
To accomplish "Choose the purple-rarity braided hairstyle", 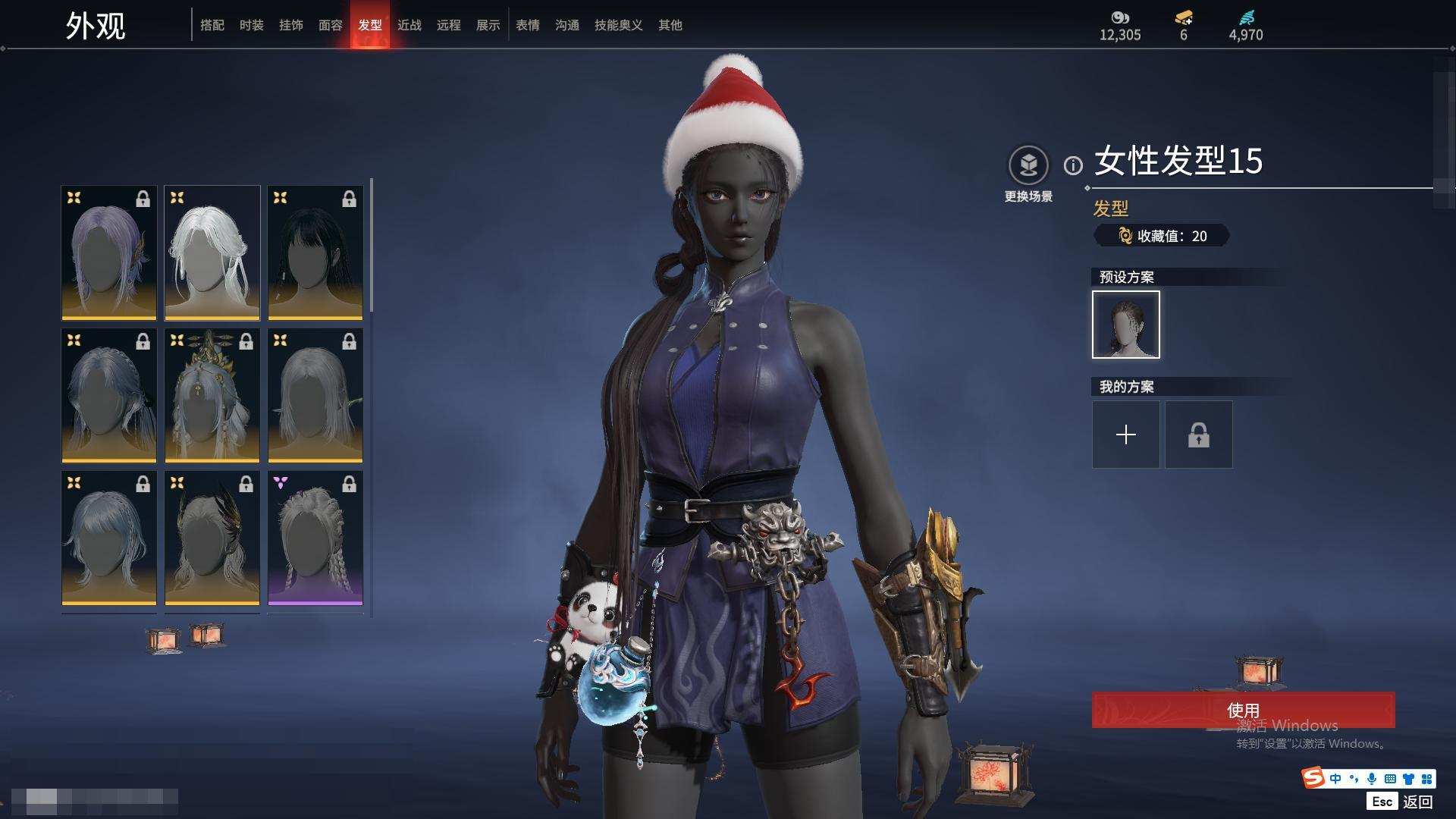I will (x=315, y=538).
